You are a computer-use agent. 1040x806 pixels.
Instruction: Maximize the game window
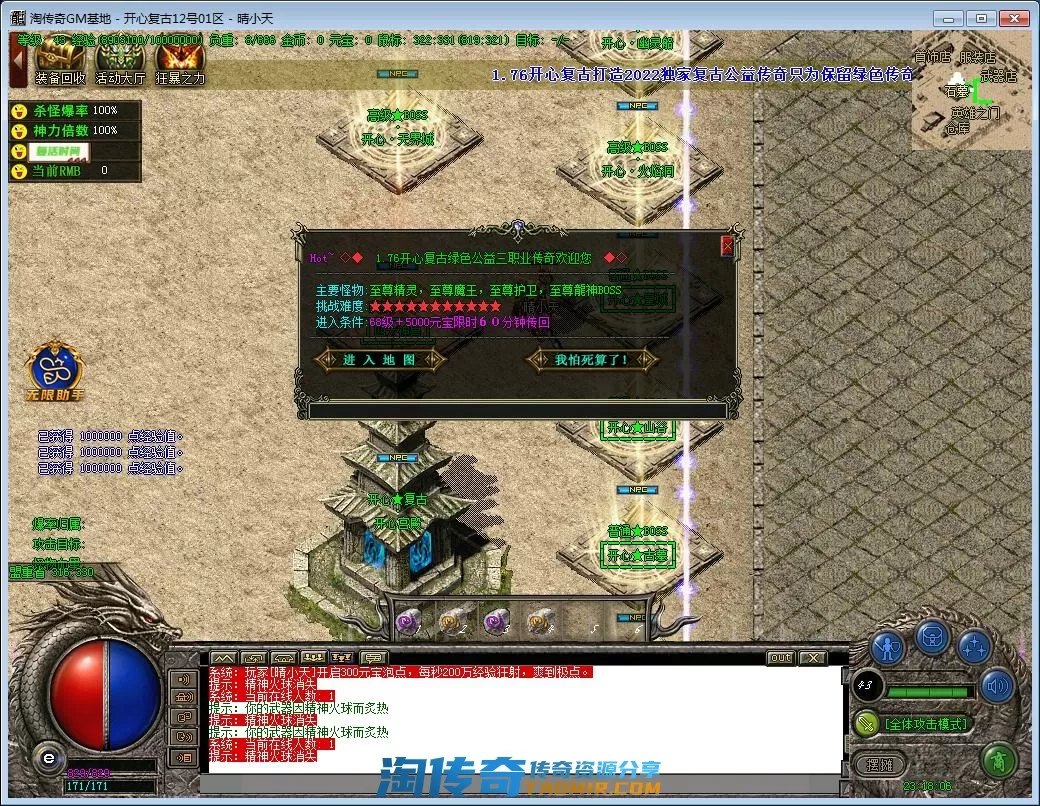982,18
